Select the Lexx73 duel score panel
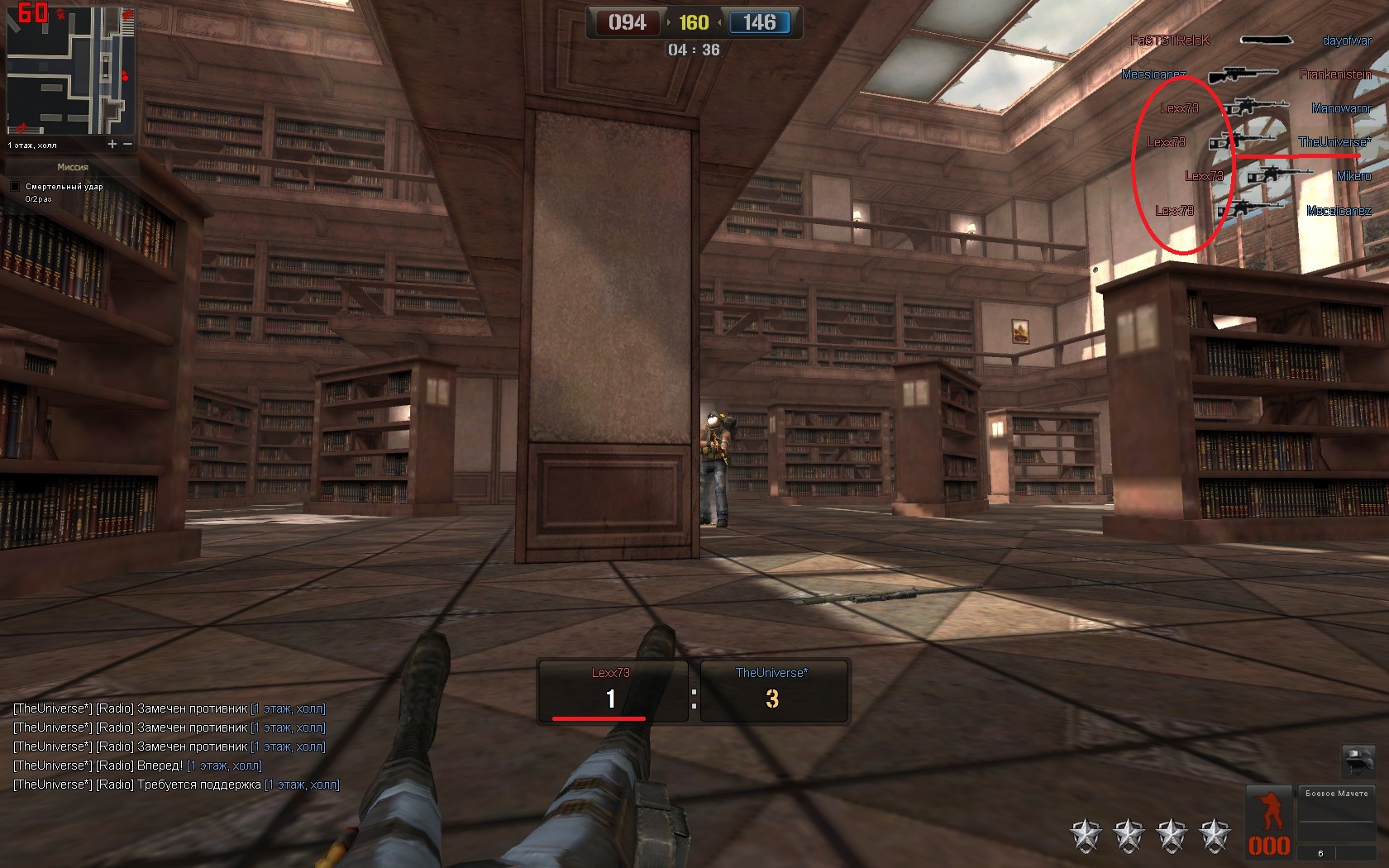Image resolution: width=1389 pixels, height=868 pixels. [612, 691]
